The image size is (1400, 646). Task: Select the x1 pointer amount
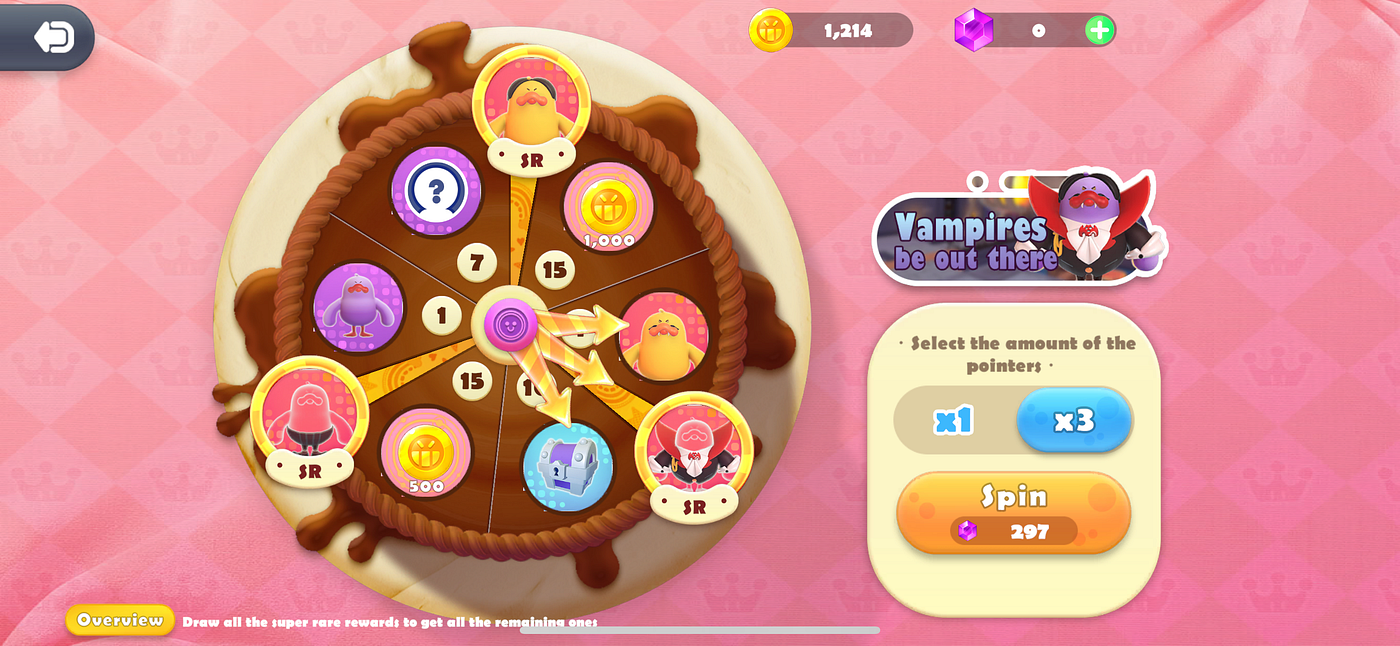pos(954,420)
